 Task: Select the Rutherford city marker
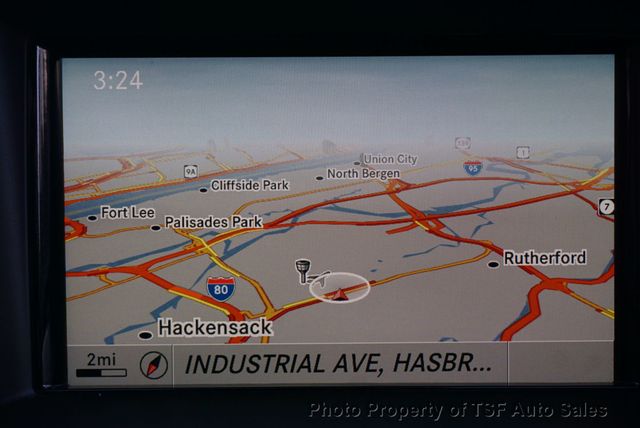click(x=544, y=258)
